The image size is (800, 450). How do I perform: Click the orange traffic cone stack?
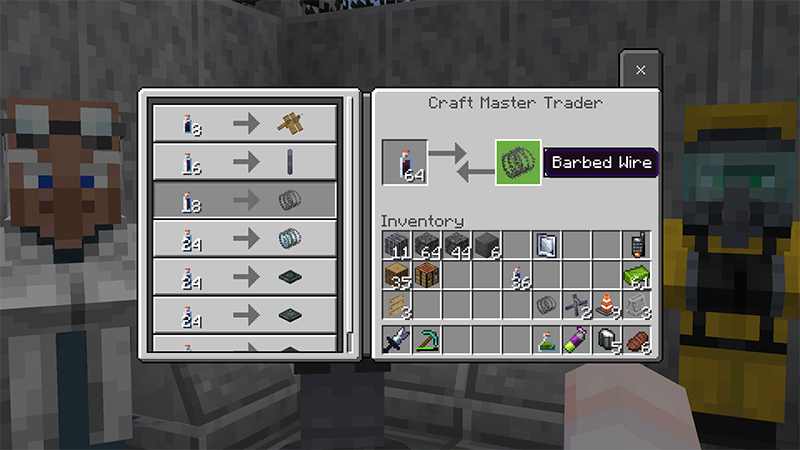606,304
